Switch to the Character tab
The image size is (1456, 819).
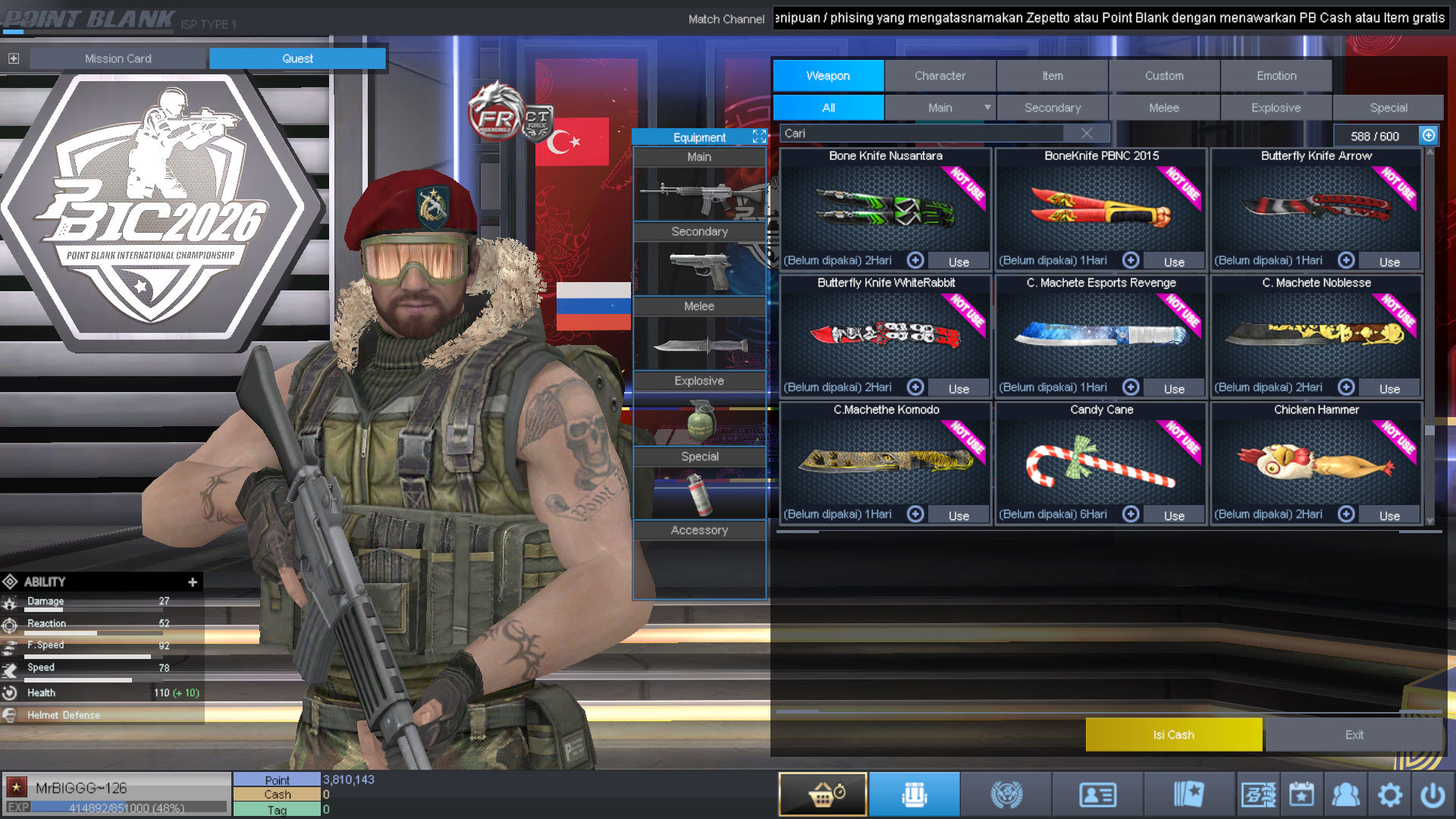940,76
